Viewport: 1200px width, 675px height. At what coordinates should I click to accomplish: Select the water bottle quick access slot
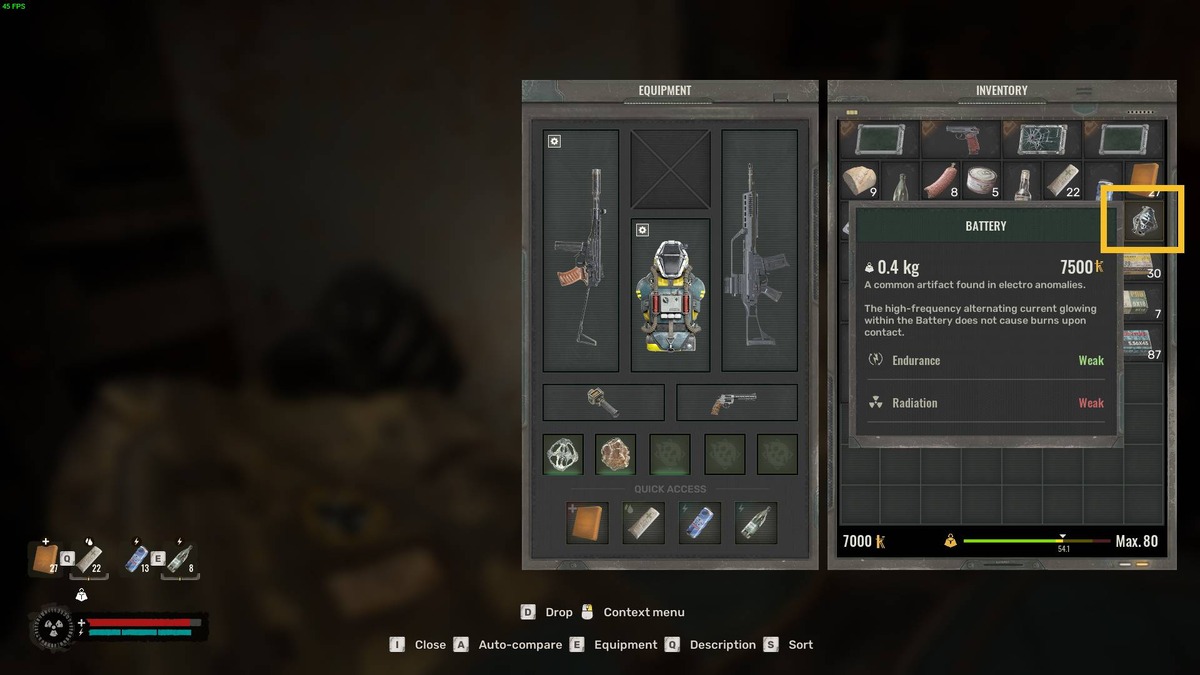(755, 522)
